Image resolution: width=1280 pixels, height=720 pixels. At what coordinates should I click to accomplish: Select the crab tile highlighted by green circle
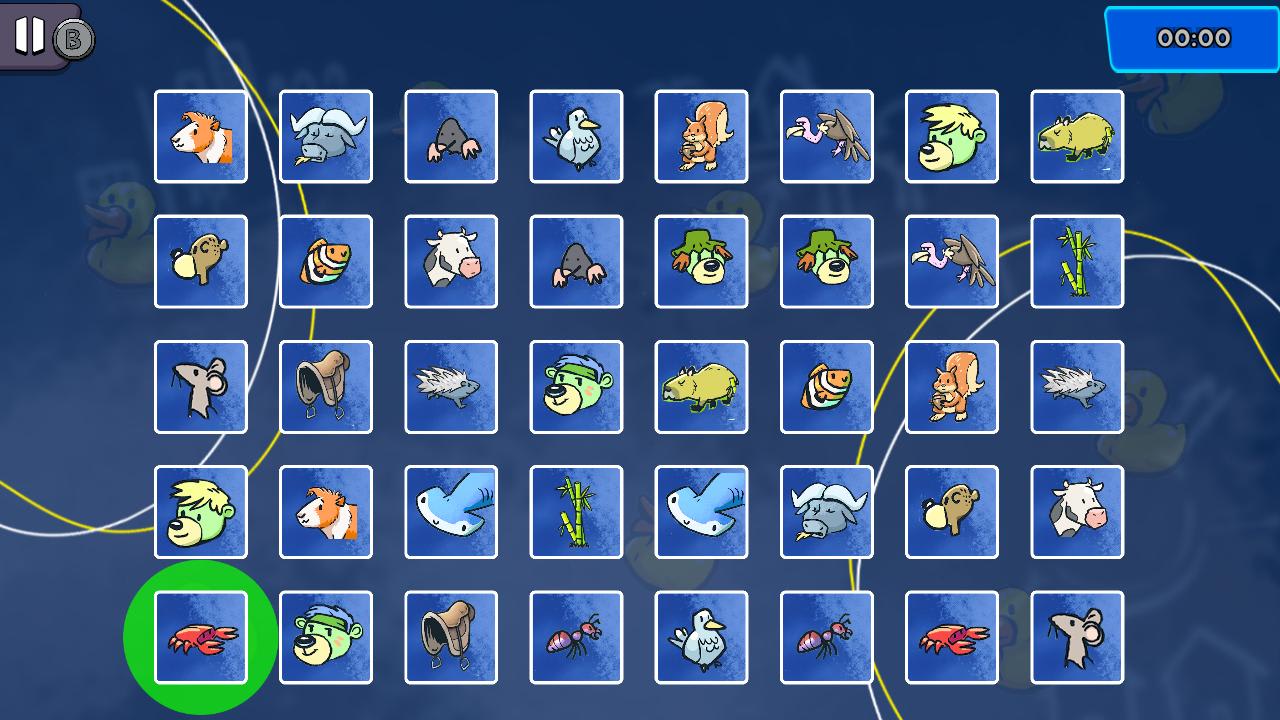[x=200, y=636]
